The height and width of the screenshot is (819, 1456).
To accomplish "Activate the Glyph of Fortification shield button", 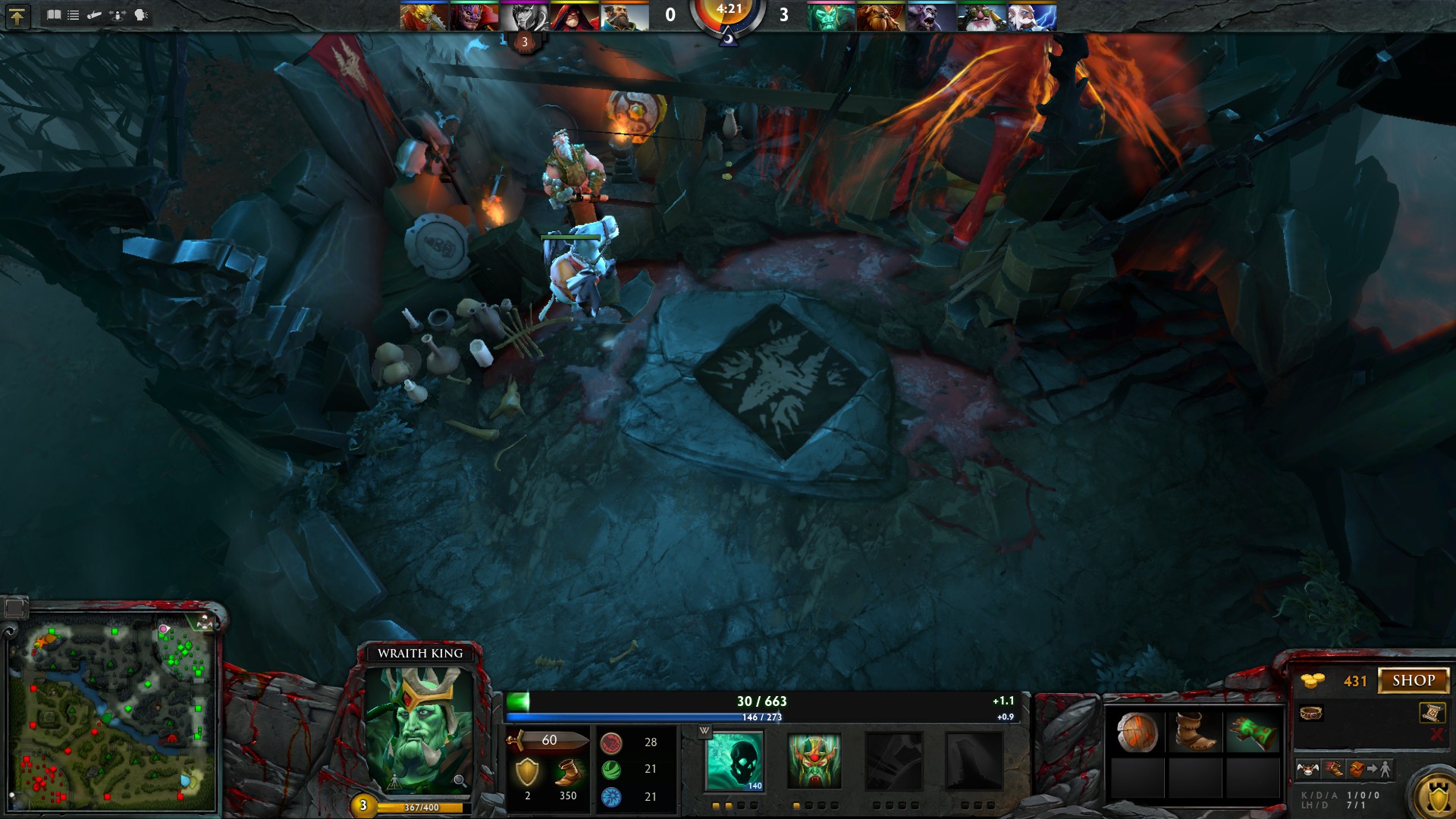I will coord(1436,796).
